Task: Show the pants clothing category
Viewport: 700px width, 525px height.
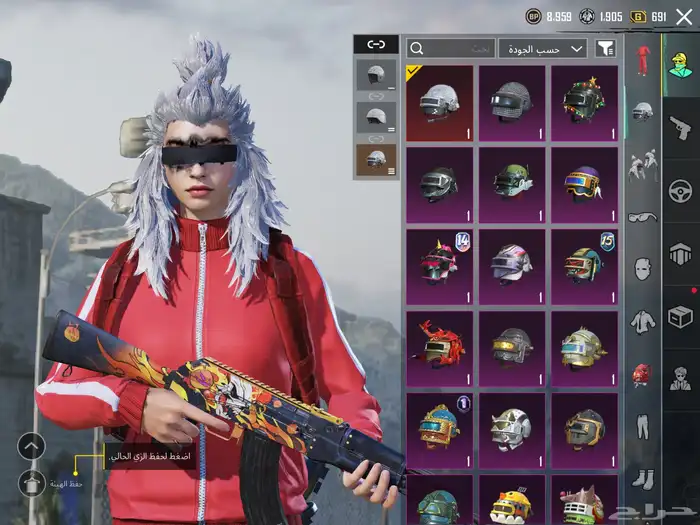Action: (642, 428)
